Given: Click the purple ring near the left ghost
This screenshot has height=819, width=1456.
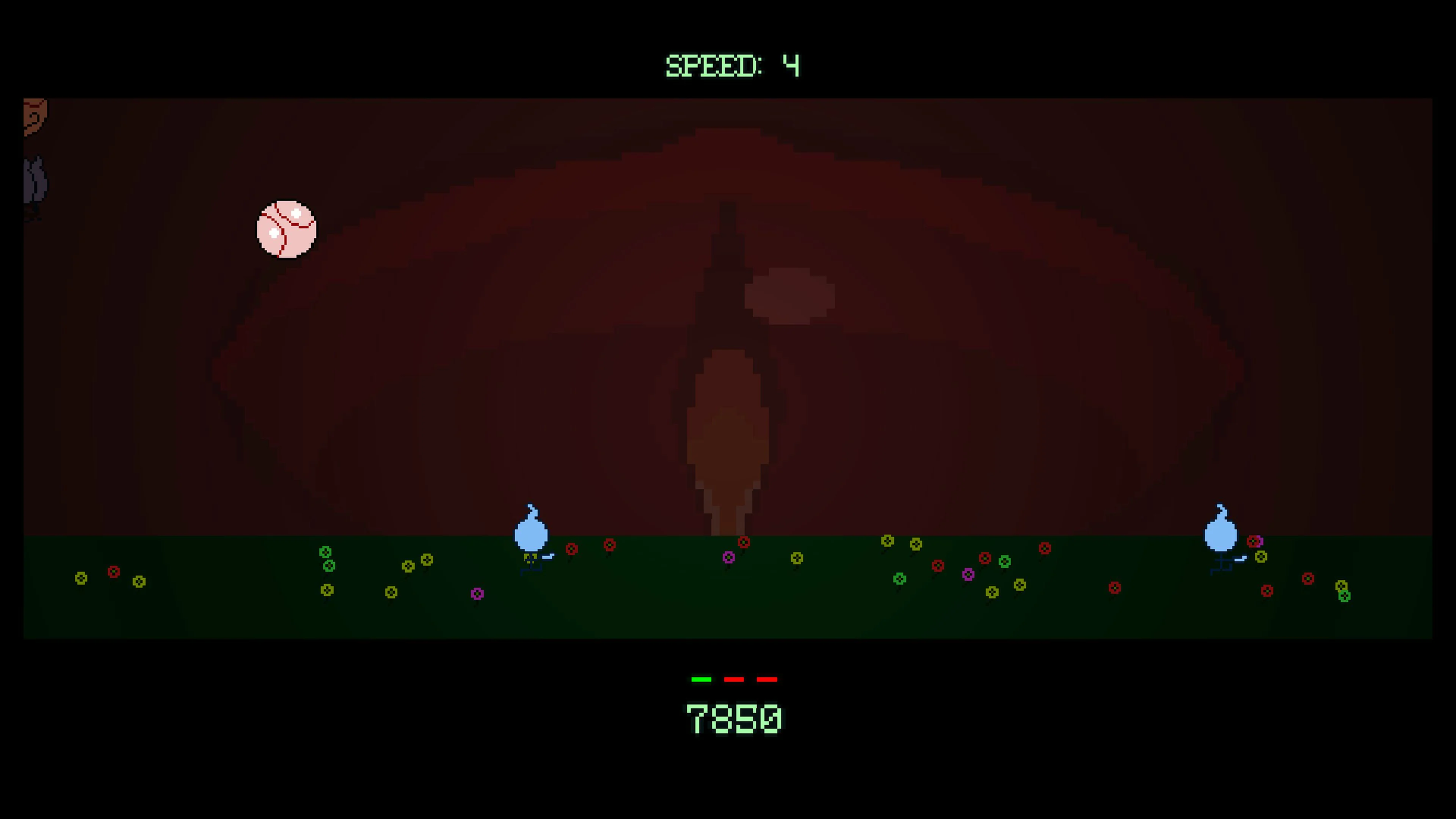Looking at the screenshot, I should click(x=478, y=593).
